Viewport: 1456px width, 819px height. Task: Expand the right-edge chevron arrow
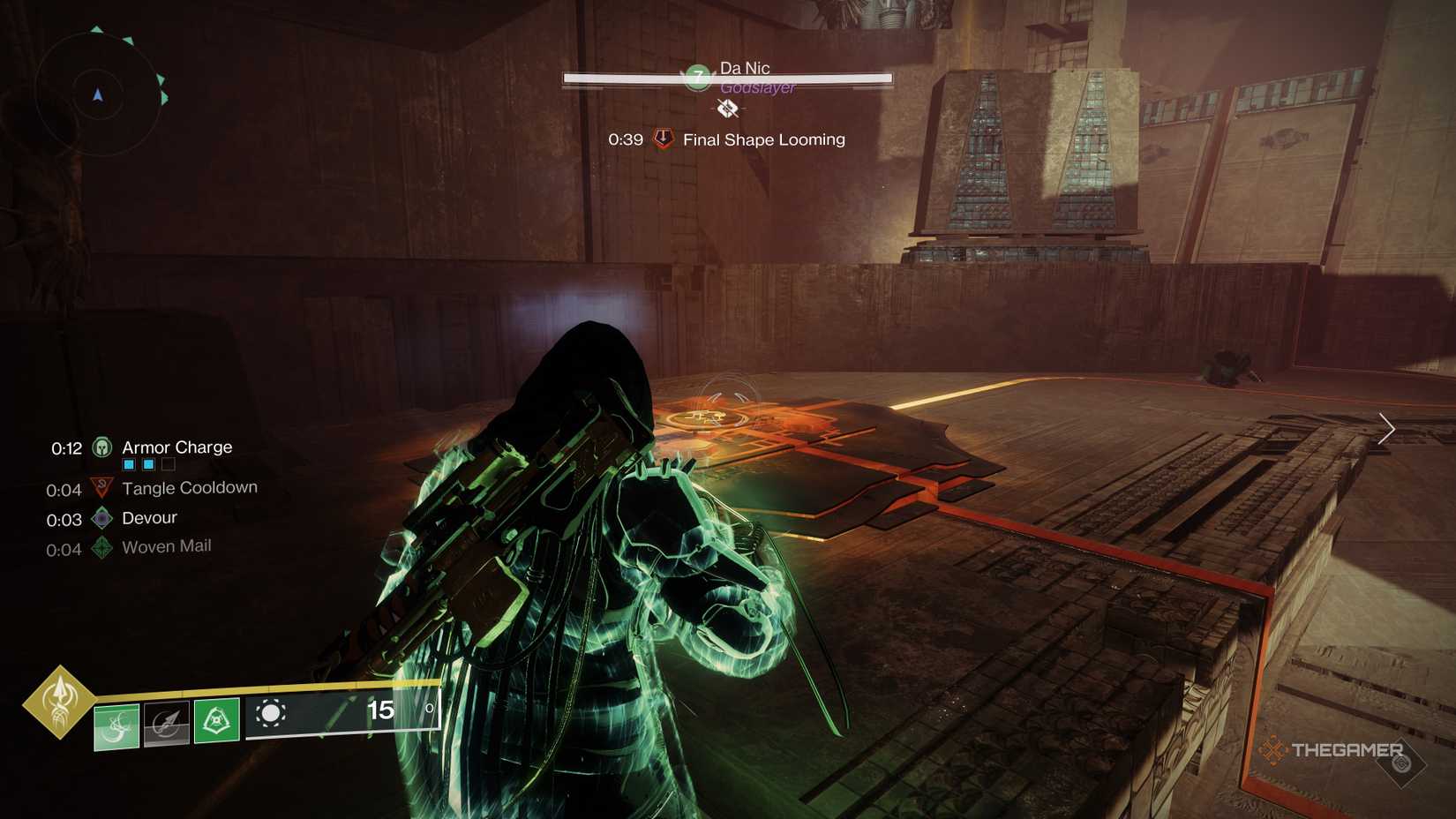click(1387, 429)
